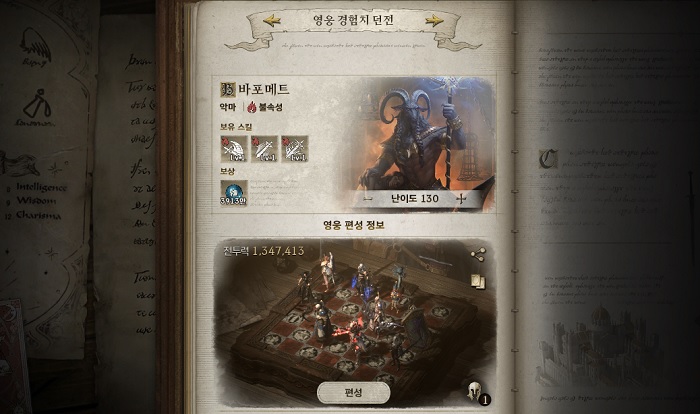
Task: Share the hero formation
Action: pyautogui.click(x=477, y=255)
